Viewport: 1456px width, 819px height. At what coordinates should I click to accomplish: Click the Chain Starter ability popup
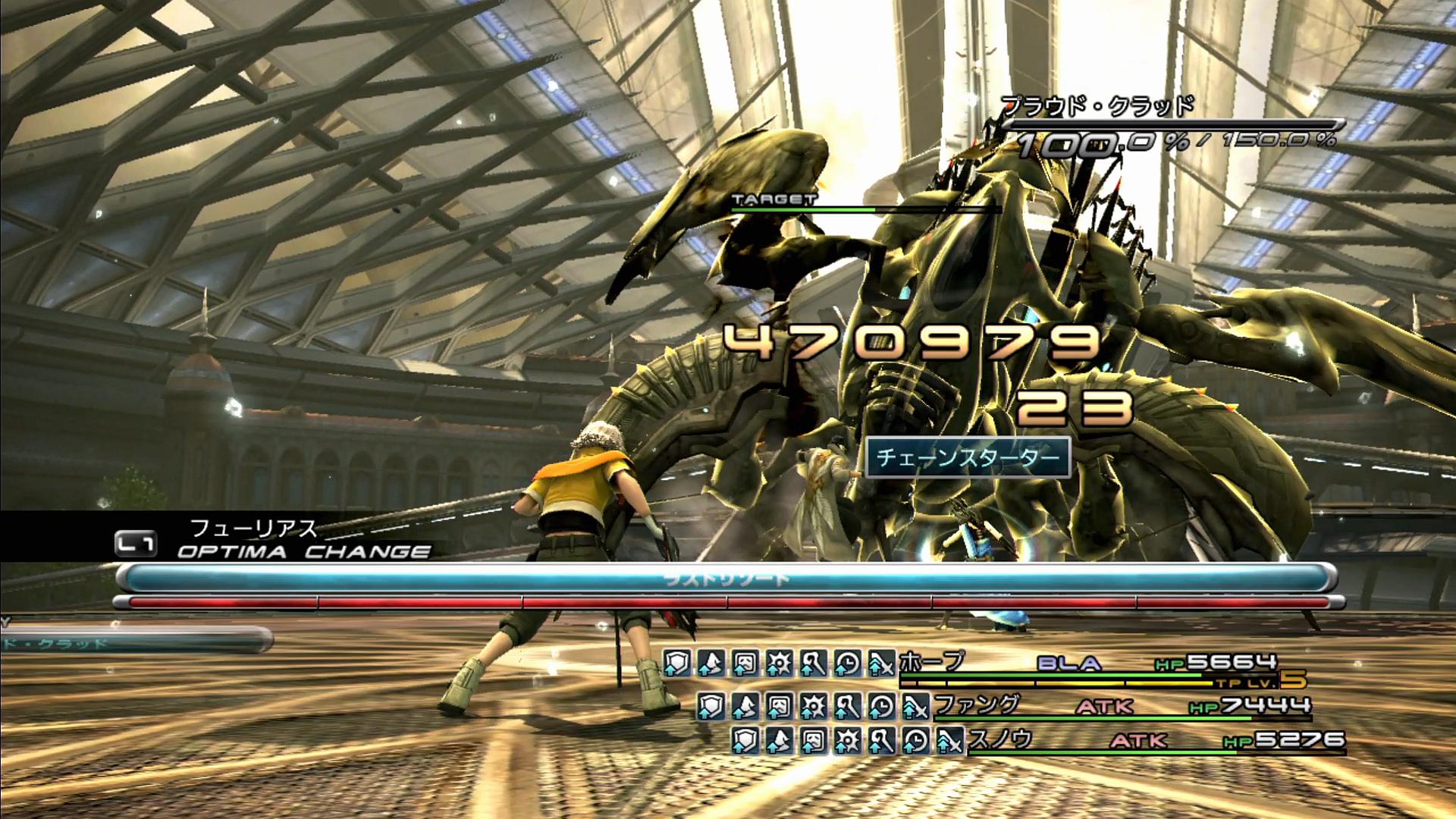pos(967,458)
